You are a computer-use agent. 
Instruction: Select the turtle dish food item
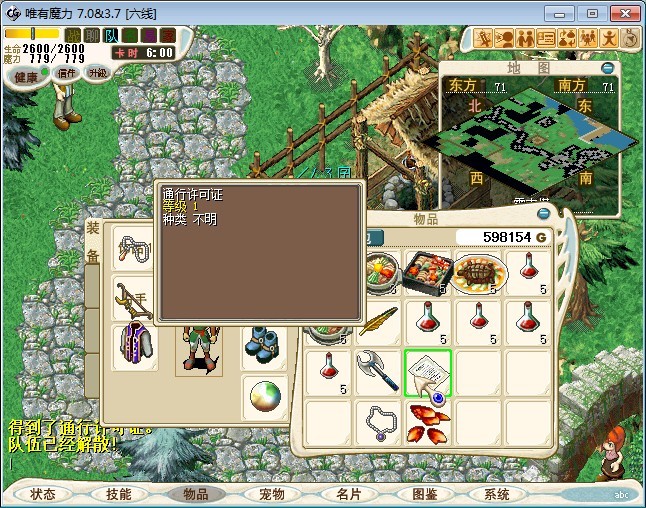click(x=478, y=272)
